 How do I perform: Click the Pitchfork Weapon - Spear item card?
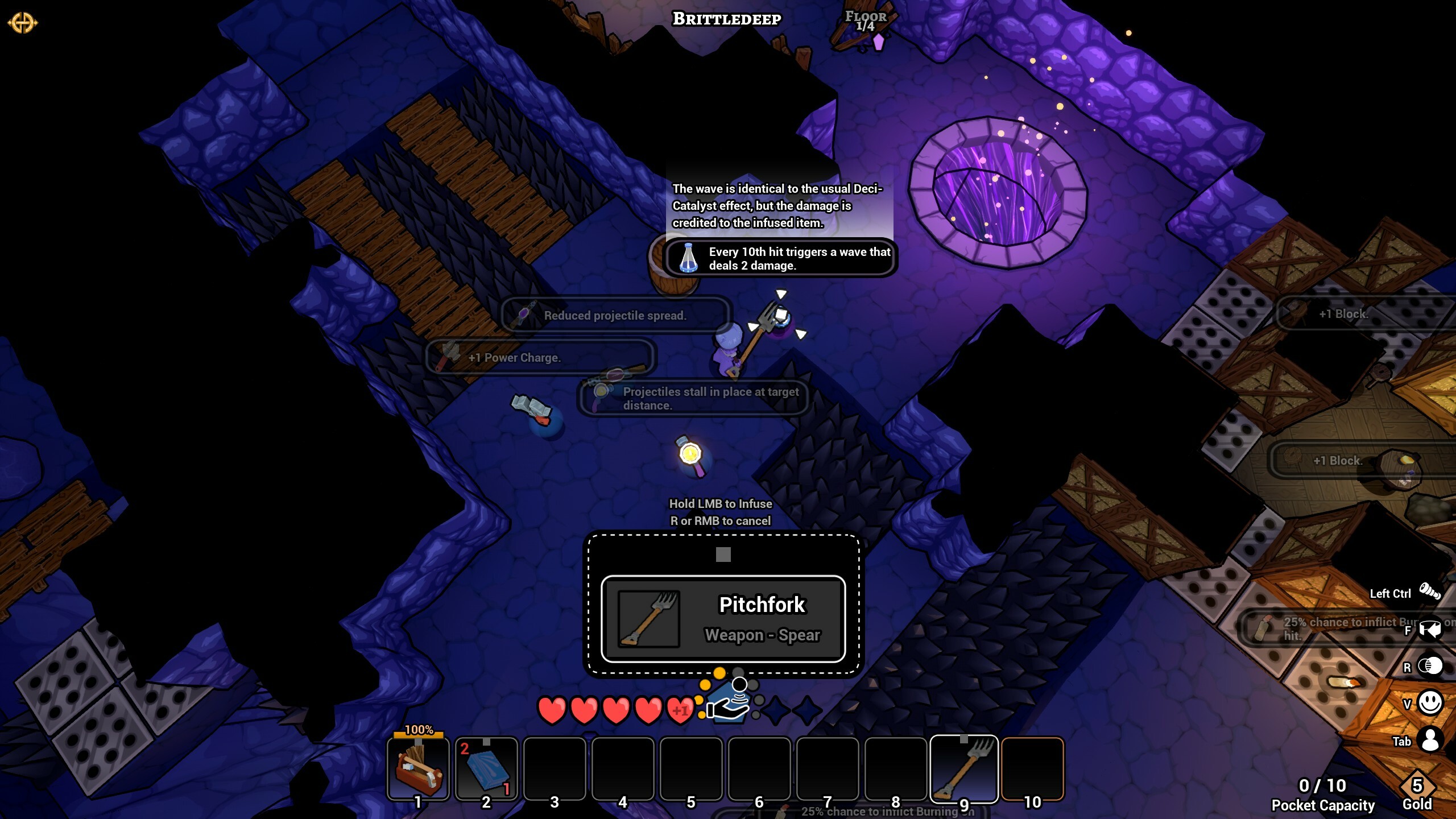click(723, 619)
